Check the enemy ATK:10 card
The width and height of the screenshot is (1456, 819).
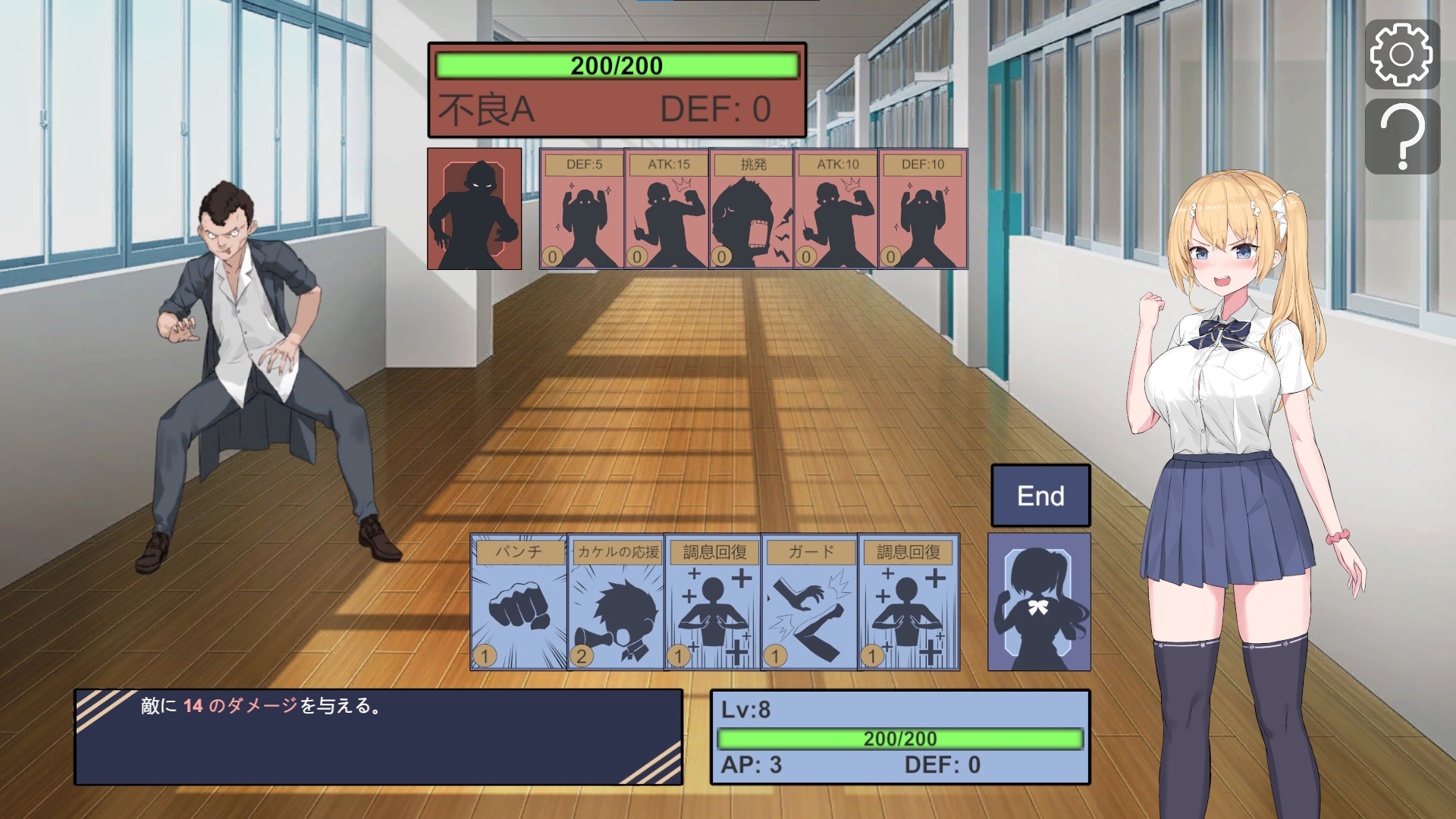(837, 209)
